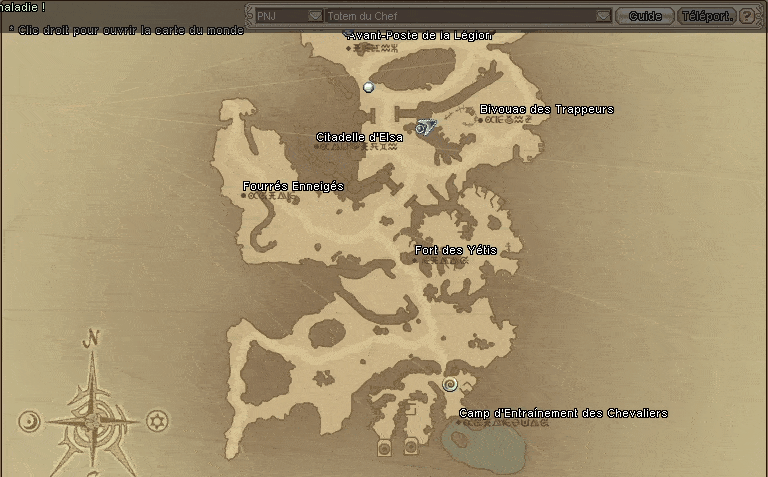
Task: Click the white orb marker on the map
Action: pos(369,88)
